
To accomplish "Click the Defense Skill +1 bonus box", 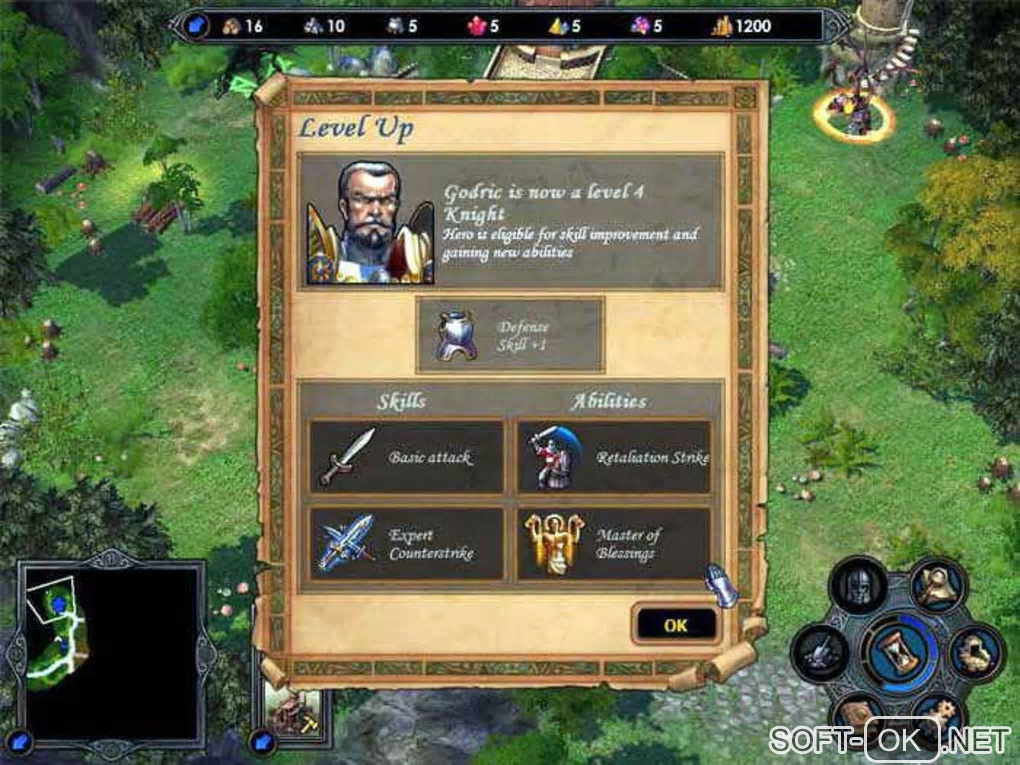I will coord(510,334).
